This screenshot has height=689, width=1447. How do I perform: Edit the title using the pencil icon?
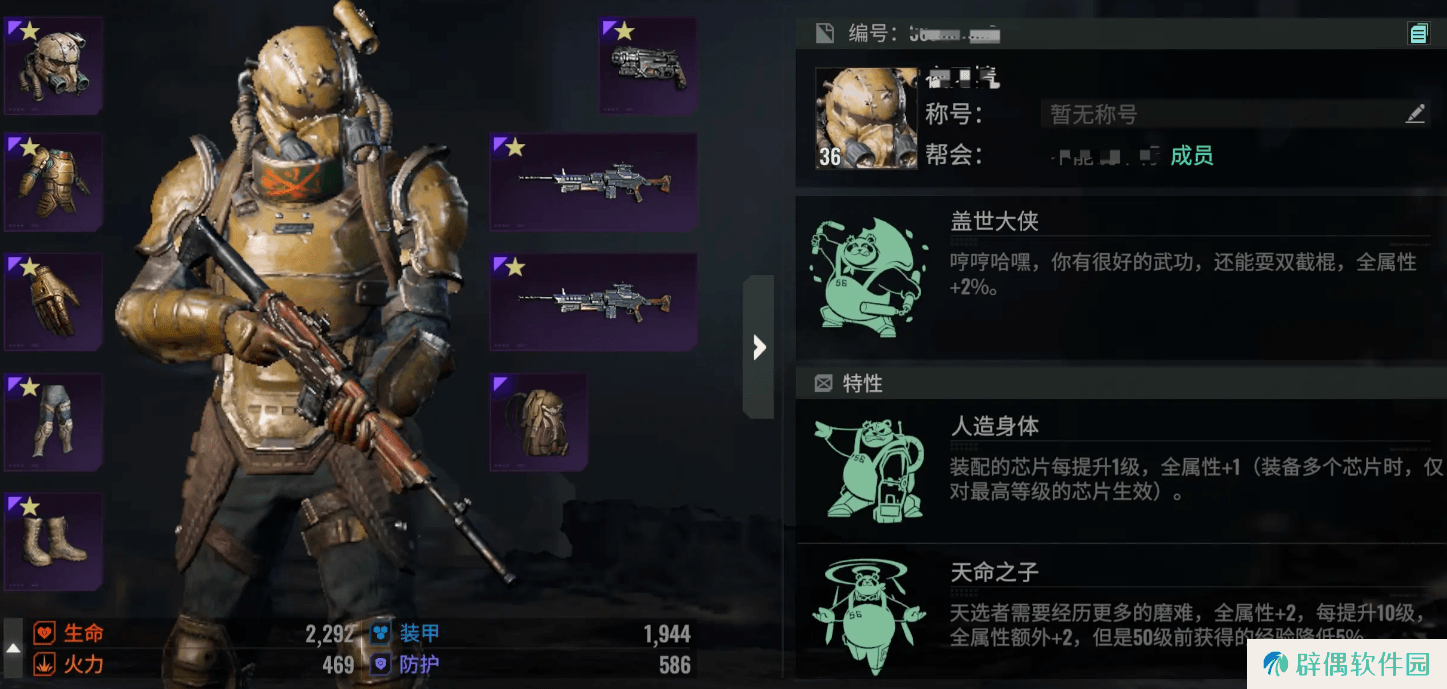coord(1415,114)
